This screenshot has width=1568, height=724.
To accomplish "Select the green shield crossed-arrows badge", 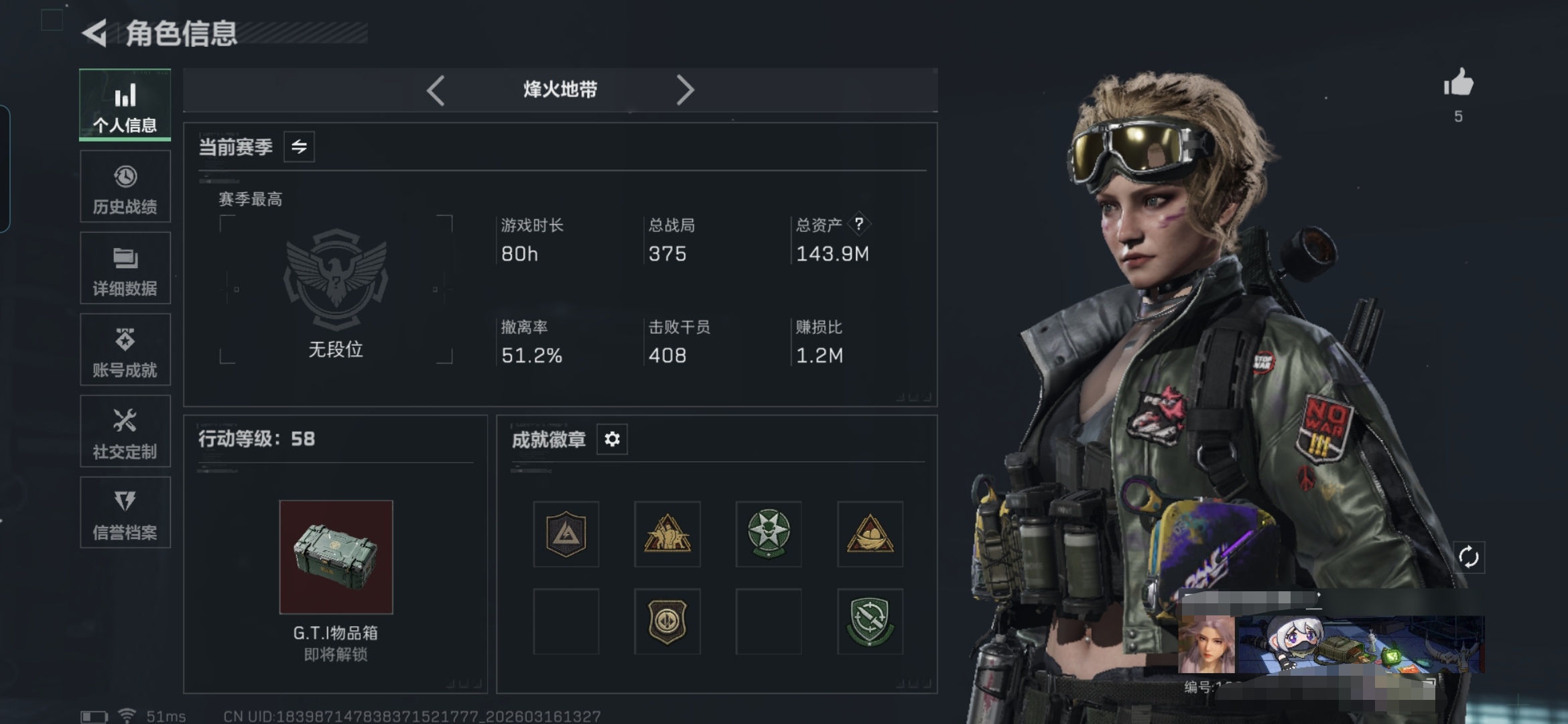I will 870,621.
